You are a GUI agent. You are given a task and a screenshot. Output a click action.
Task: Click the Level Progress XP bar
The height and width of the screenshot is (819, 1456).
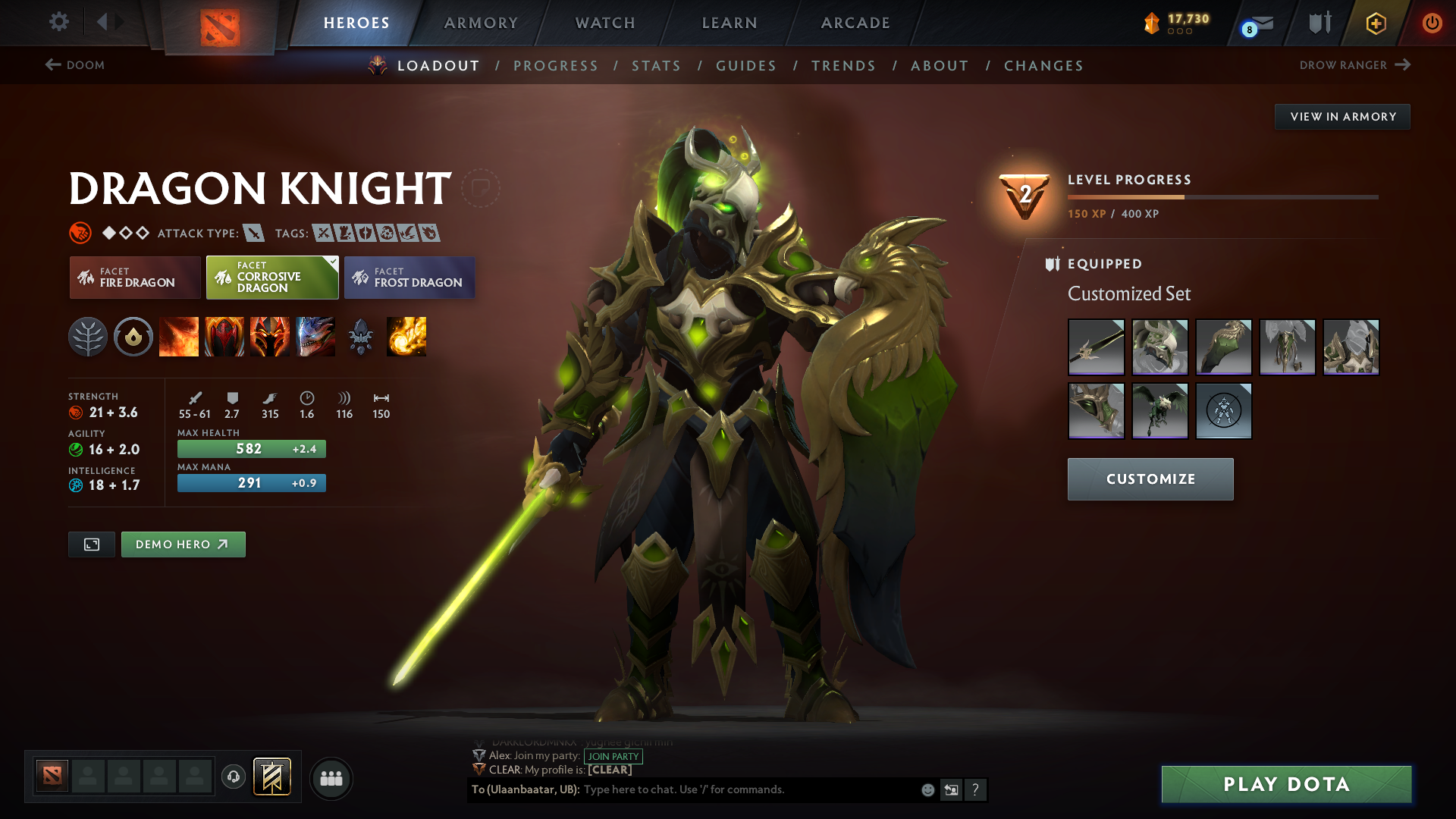pos(1222,196)
